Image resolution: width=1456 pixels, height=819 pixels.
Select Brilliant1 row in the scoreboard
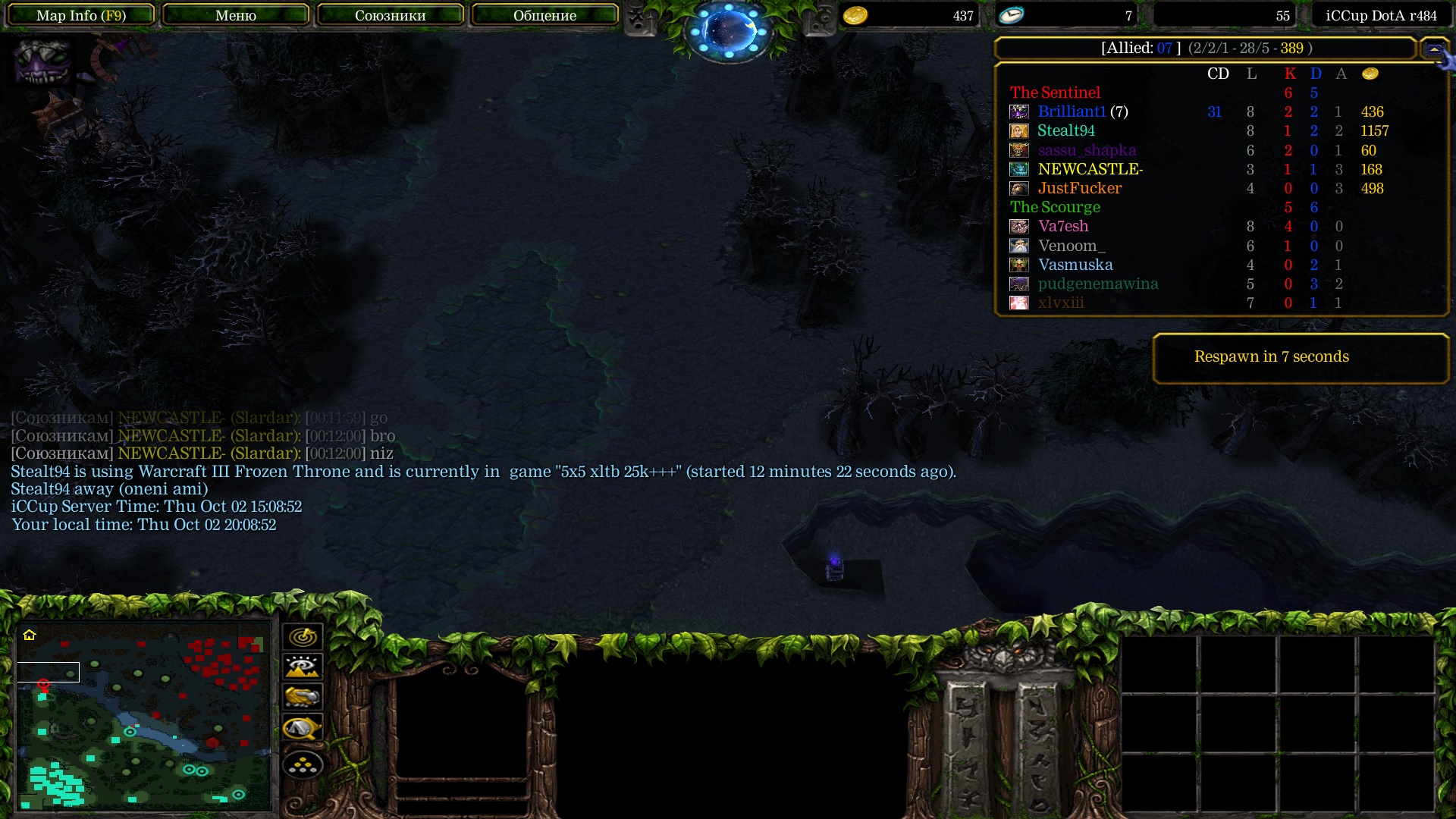1082,112
